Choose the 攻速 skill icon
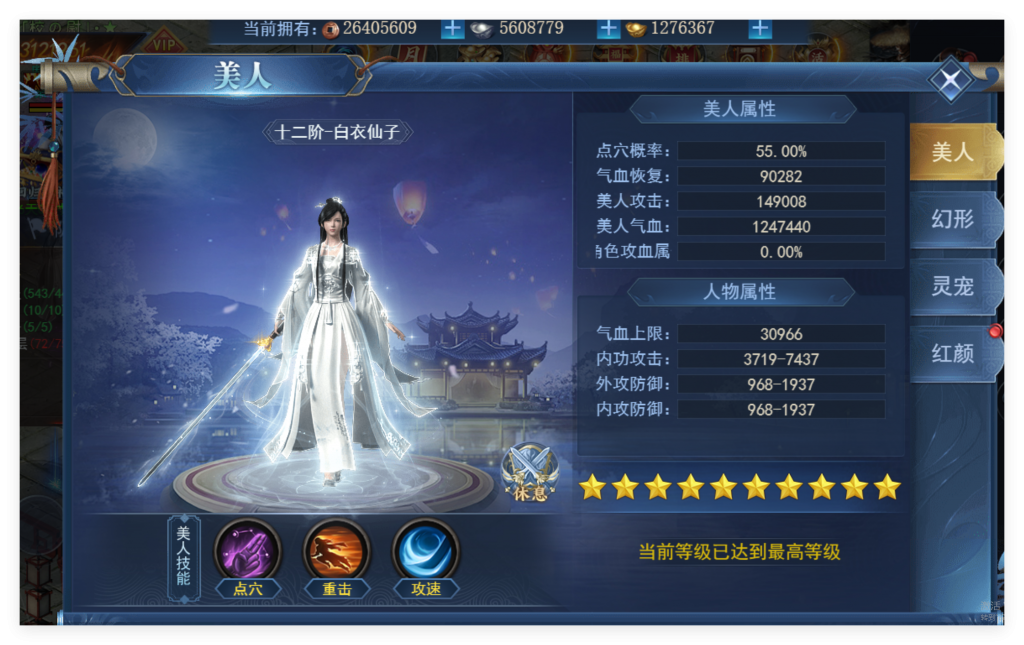Screen dimensions: 1024x645 pos(426,551)
